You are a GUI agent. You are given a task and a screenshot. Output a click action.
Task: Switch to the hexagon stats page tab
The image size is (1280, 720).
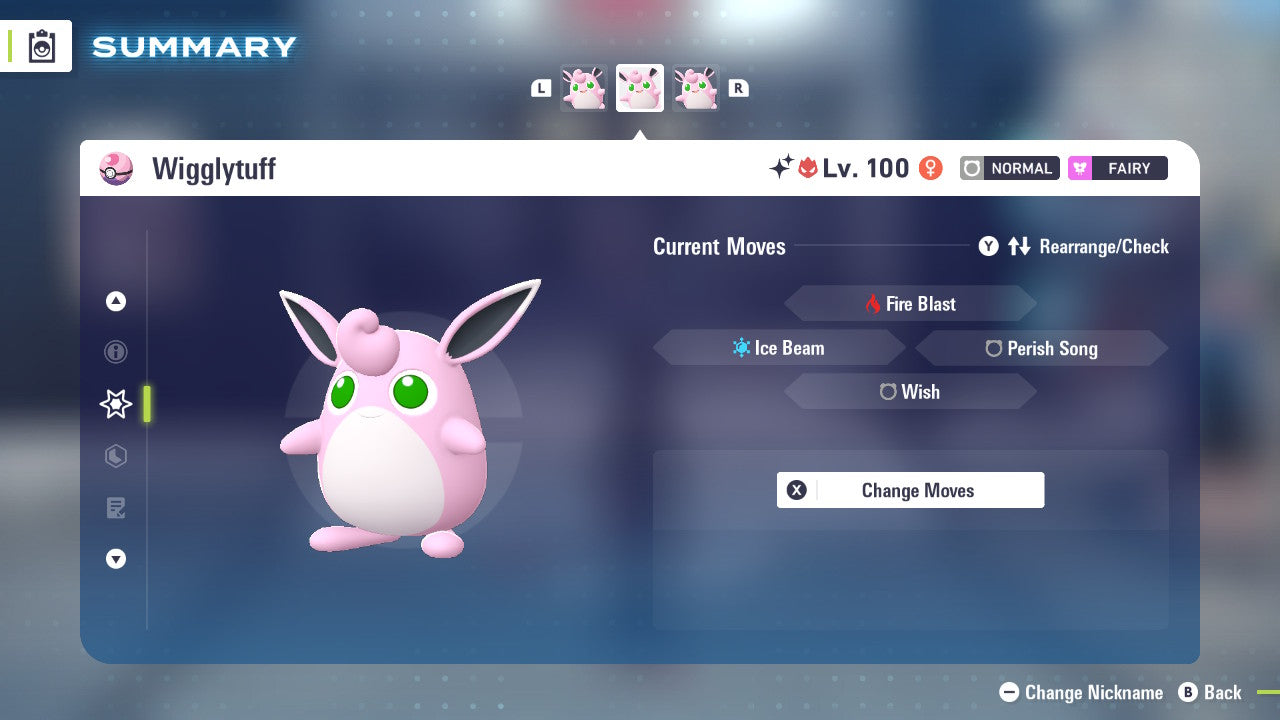pos(116,456)
